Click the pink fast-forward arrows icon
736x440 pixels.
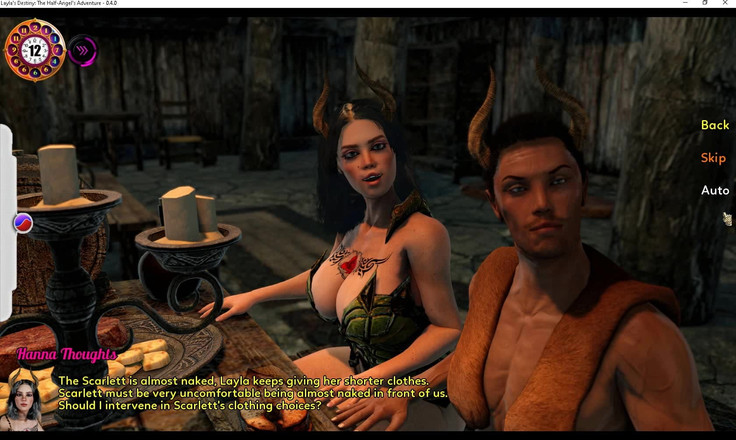point(83,51)
